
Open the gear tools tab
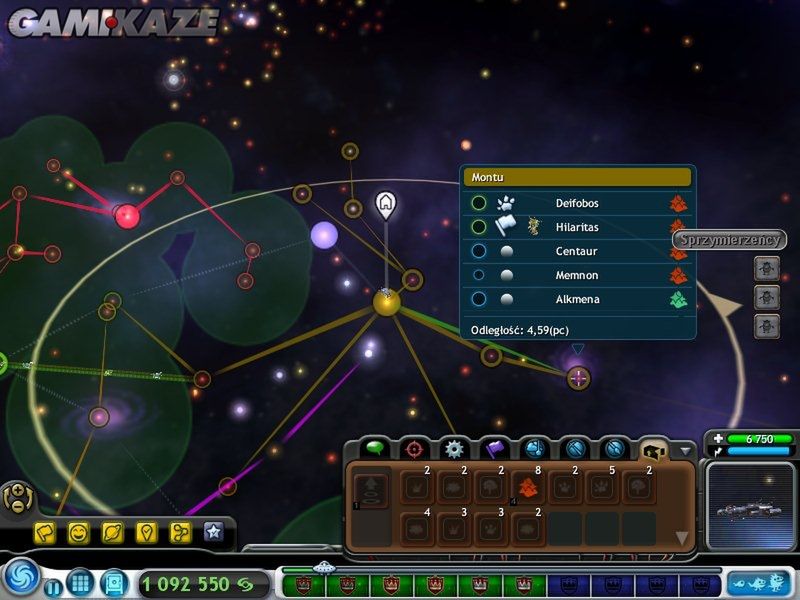point(455,449)
